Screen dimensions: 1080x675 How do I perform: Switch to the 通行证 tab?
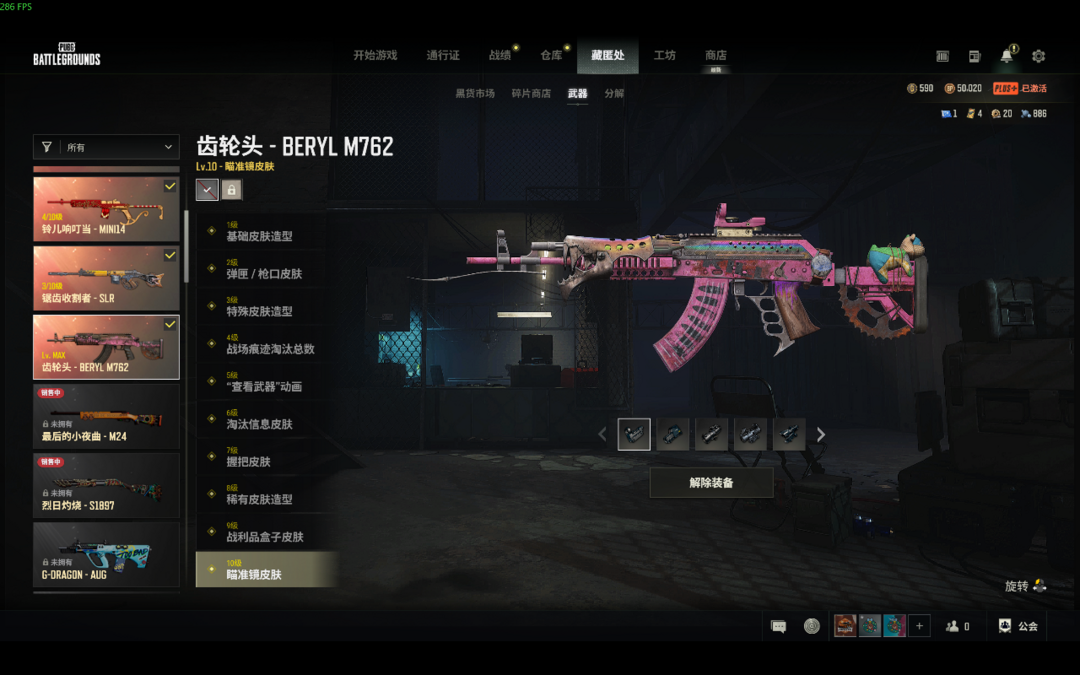(443, 56)
